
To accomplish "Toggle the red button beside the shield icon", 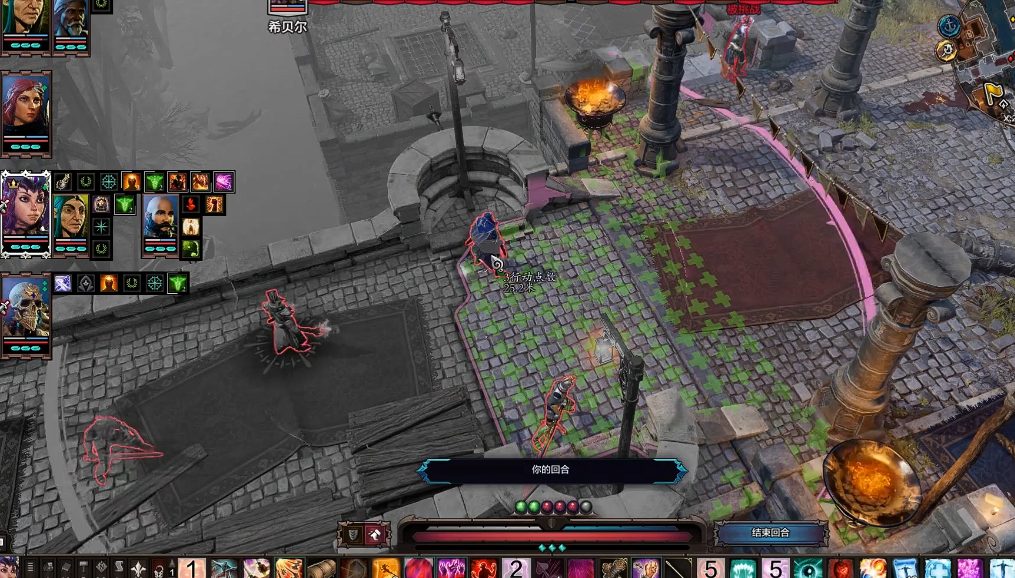I will [x=376, y=535].
